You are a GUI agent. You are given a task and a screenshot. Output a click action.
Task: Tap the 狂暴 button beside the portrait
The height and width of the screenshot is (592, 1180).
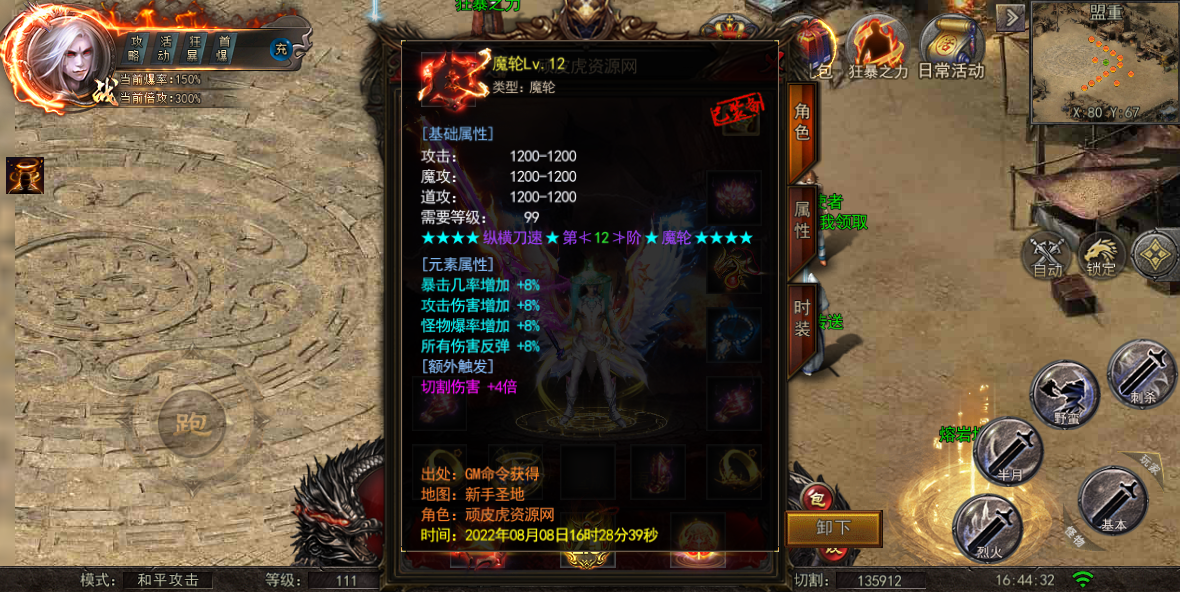[x=195, y=47]
